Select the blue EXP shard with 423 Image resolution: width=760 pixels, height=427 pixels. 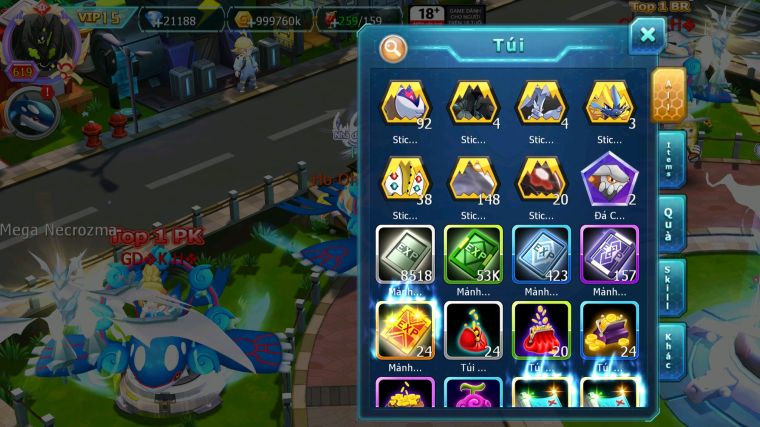[541, 254]
